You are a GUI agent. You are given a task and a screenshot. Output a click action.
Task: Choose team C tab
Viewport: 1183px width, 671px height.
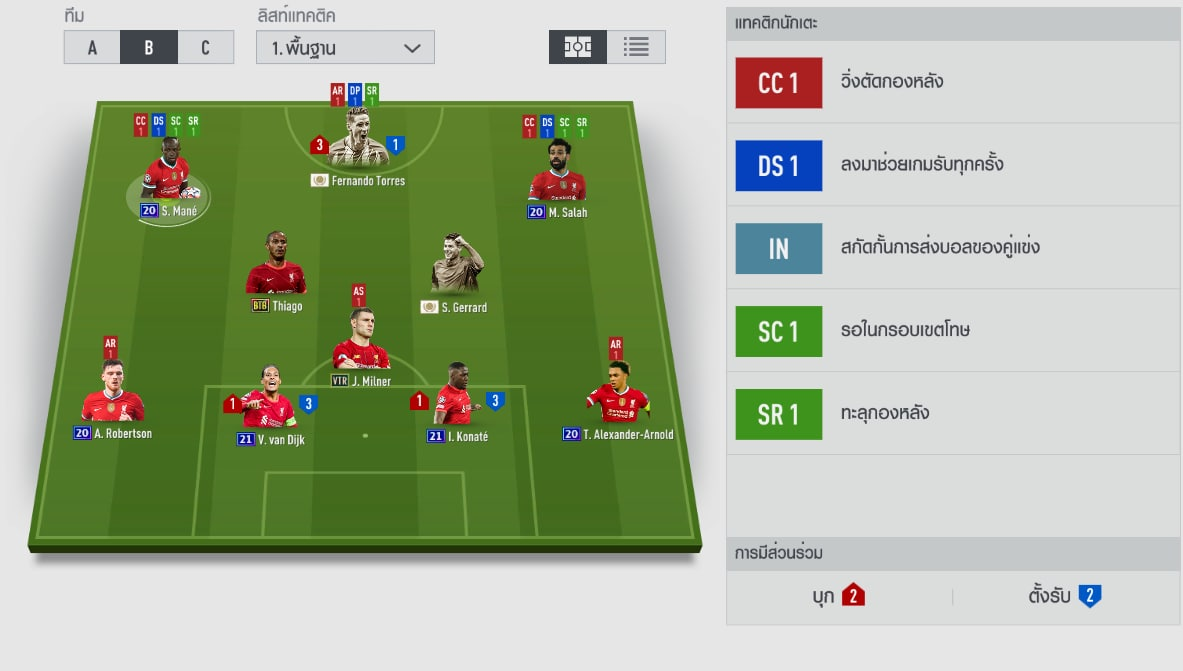coord(206,47)
